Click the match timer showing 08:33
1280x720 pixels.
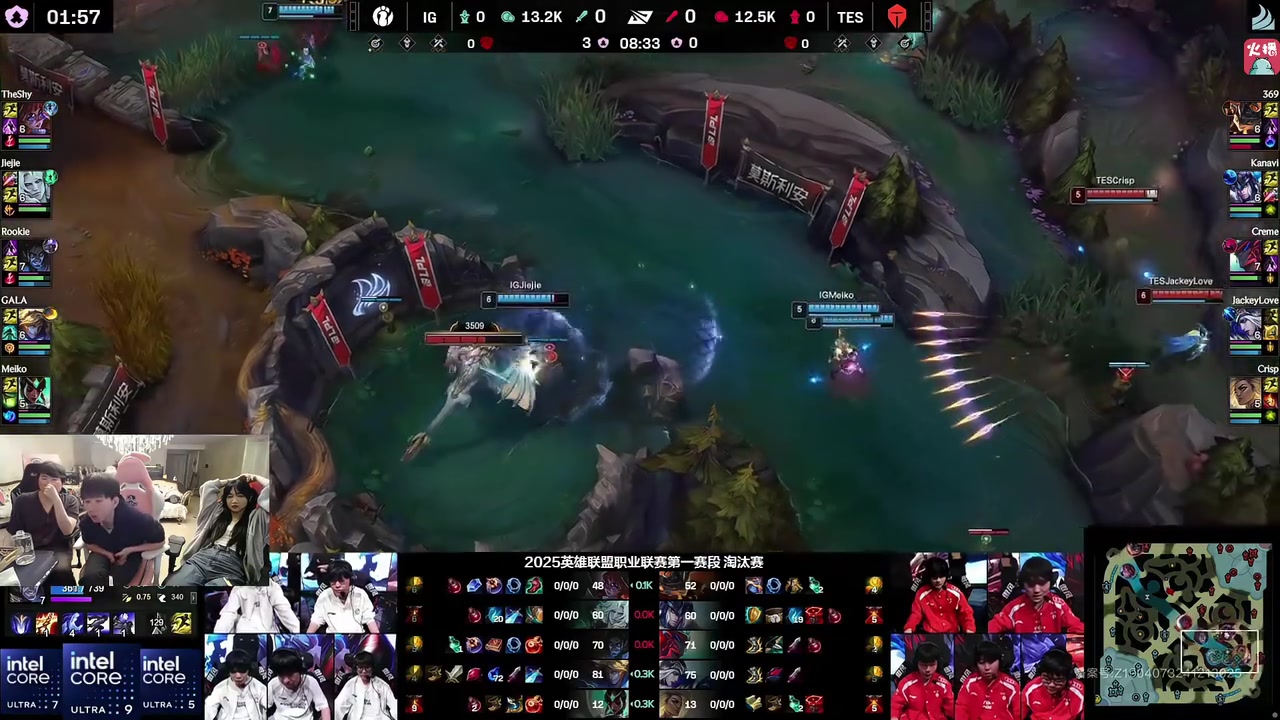pos(639,43)
